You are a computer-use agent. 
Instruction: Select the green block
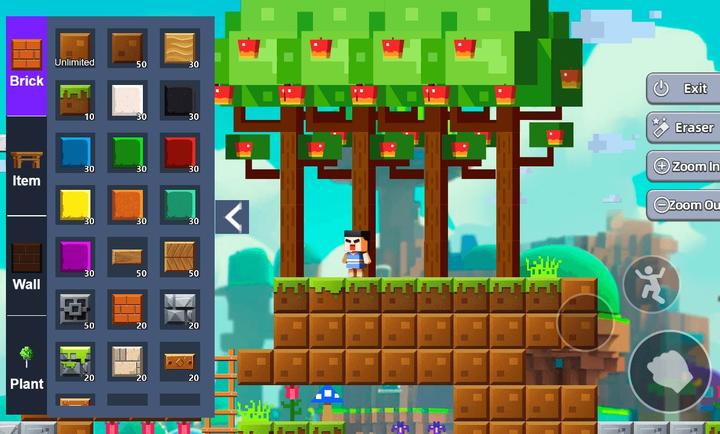tap(128, 152)
